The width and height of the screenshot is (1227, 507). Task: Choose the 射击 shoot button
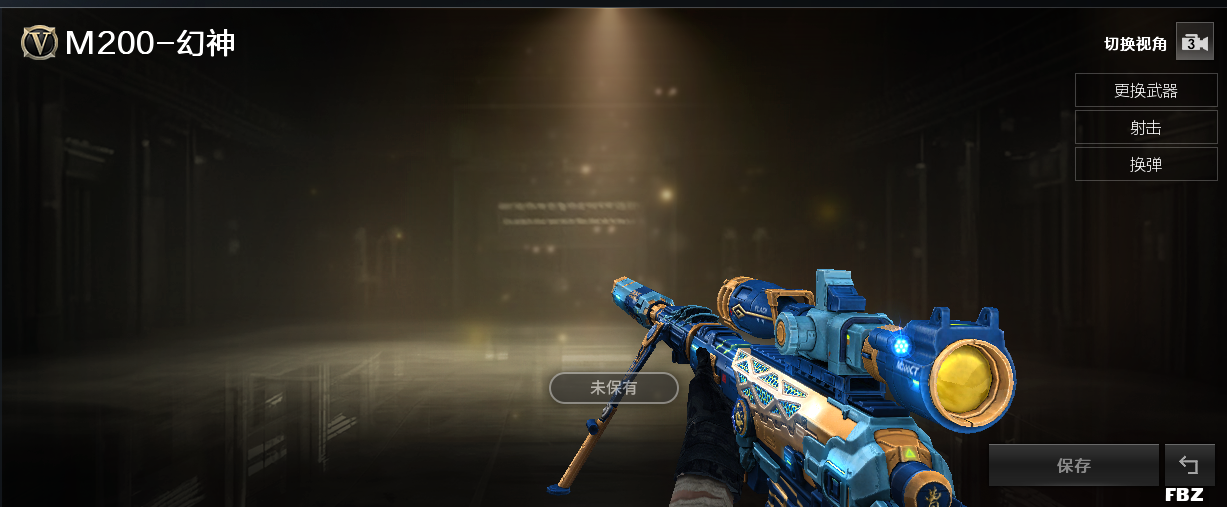[1146, 127]
